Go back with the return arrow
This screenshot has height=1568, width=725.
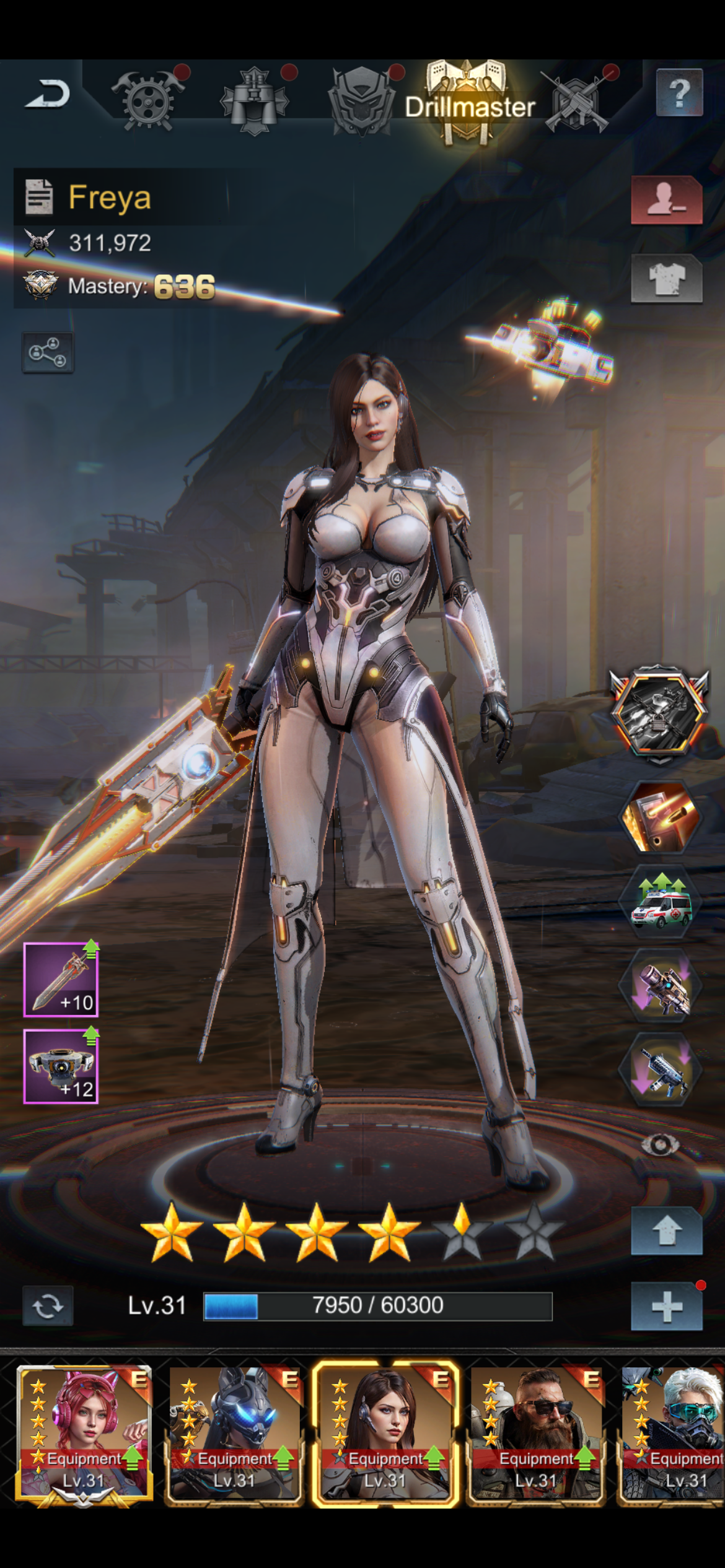click(48, 95)
